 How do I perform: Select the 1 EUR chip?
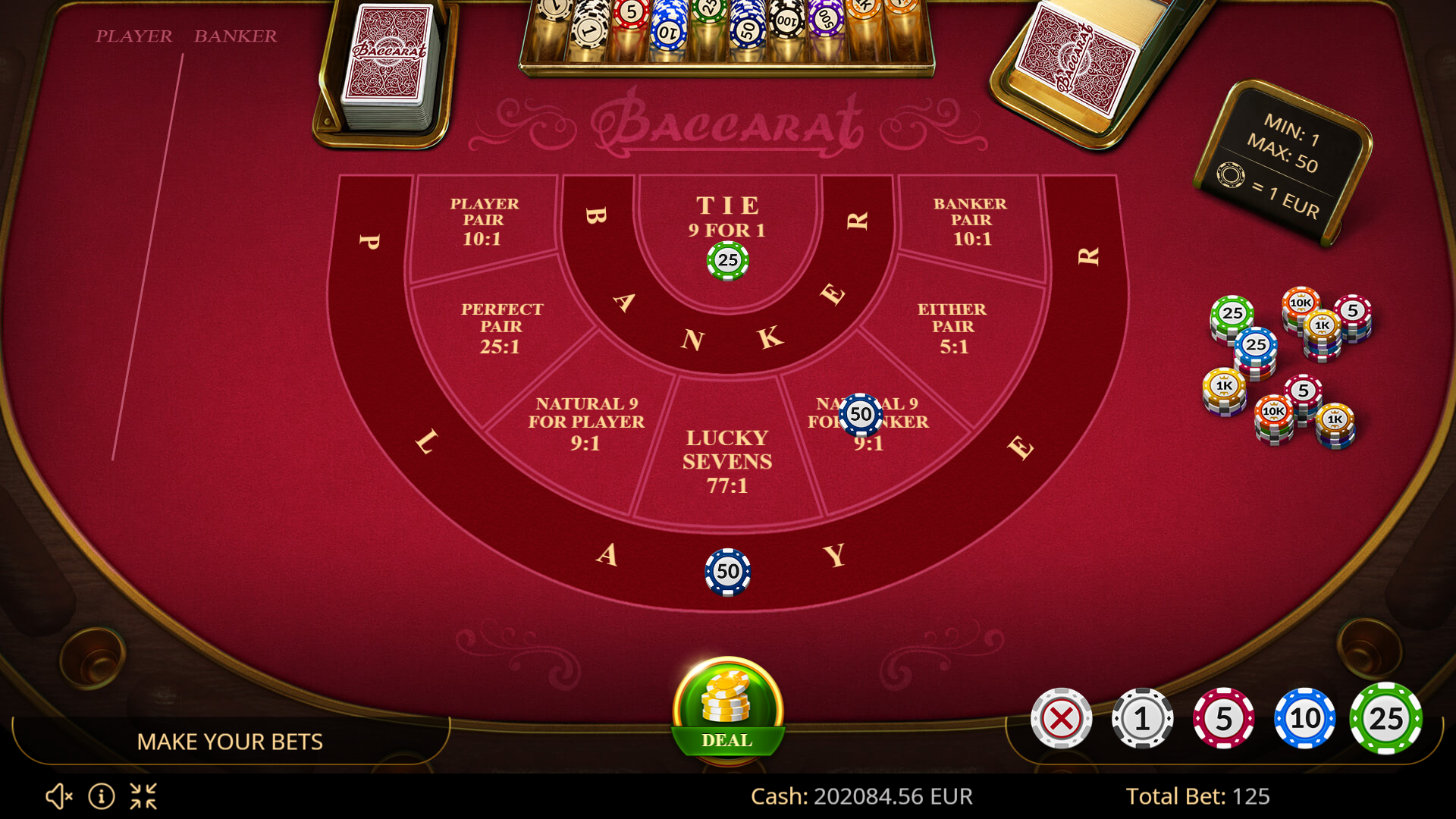1142,719
